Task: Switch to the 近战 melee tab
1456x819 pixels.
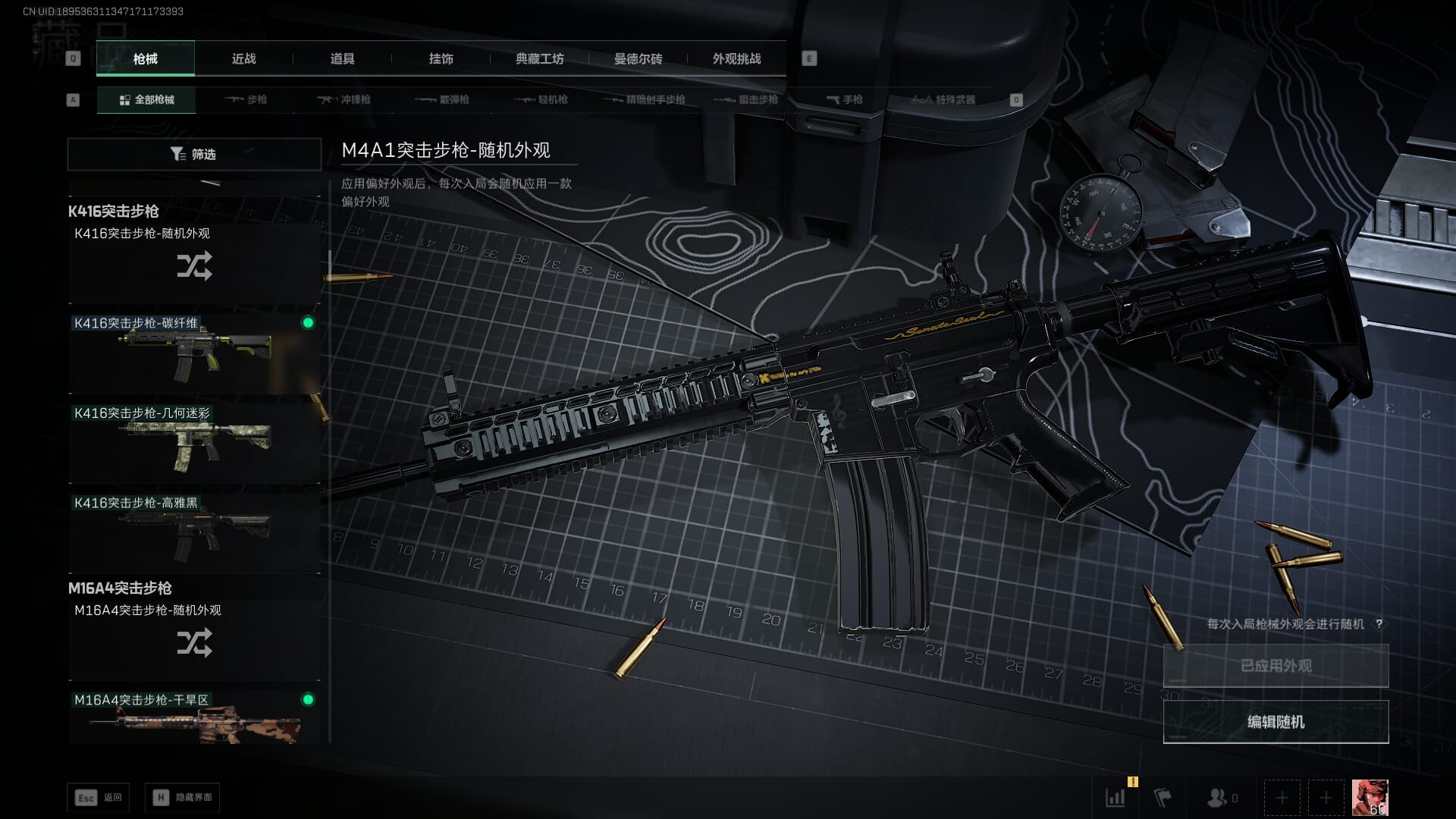Action: click(x=243, y=59)
